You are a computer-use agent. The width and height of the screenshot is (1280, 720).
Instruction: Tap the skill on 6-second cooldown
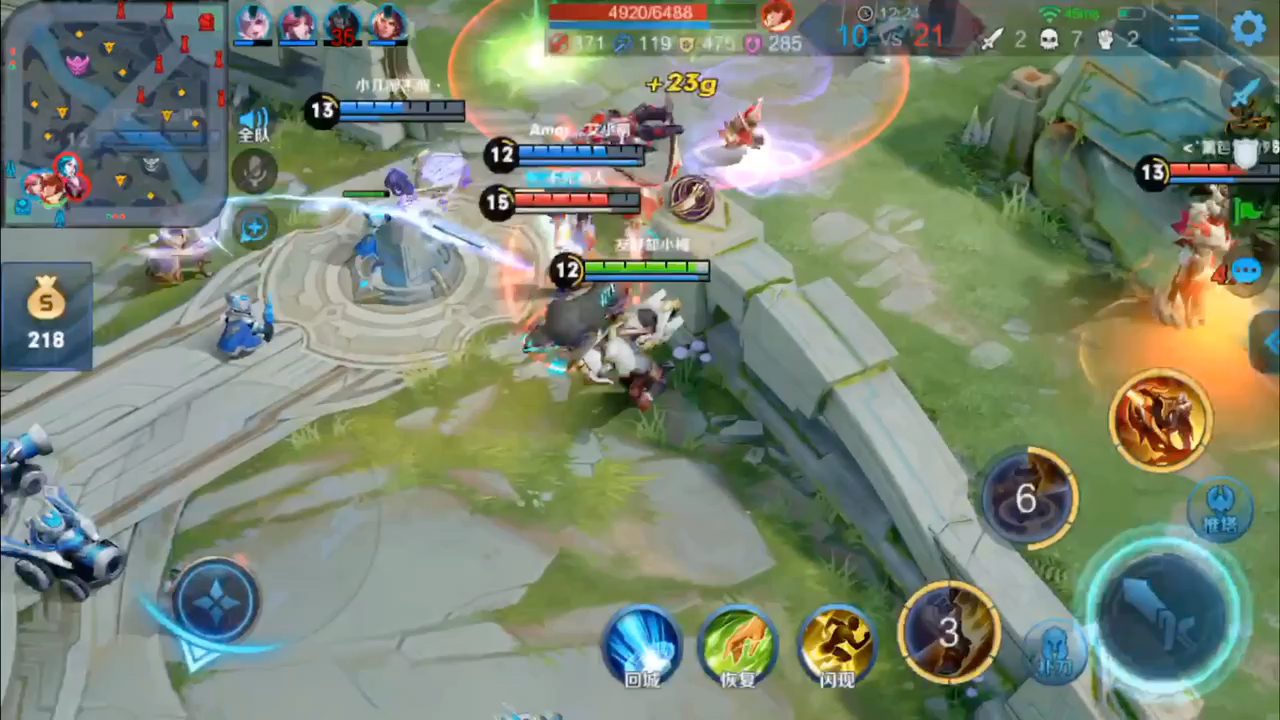coord(1028,498)
